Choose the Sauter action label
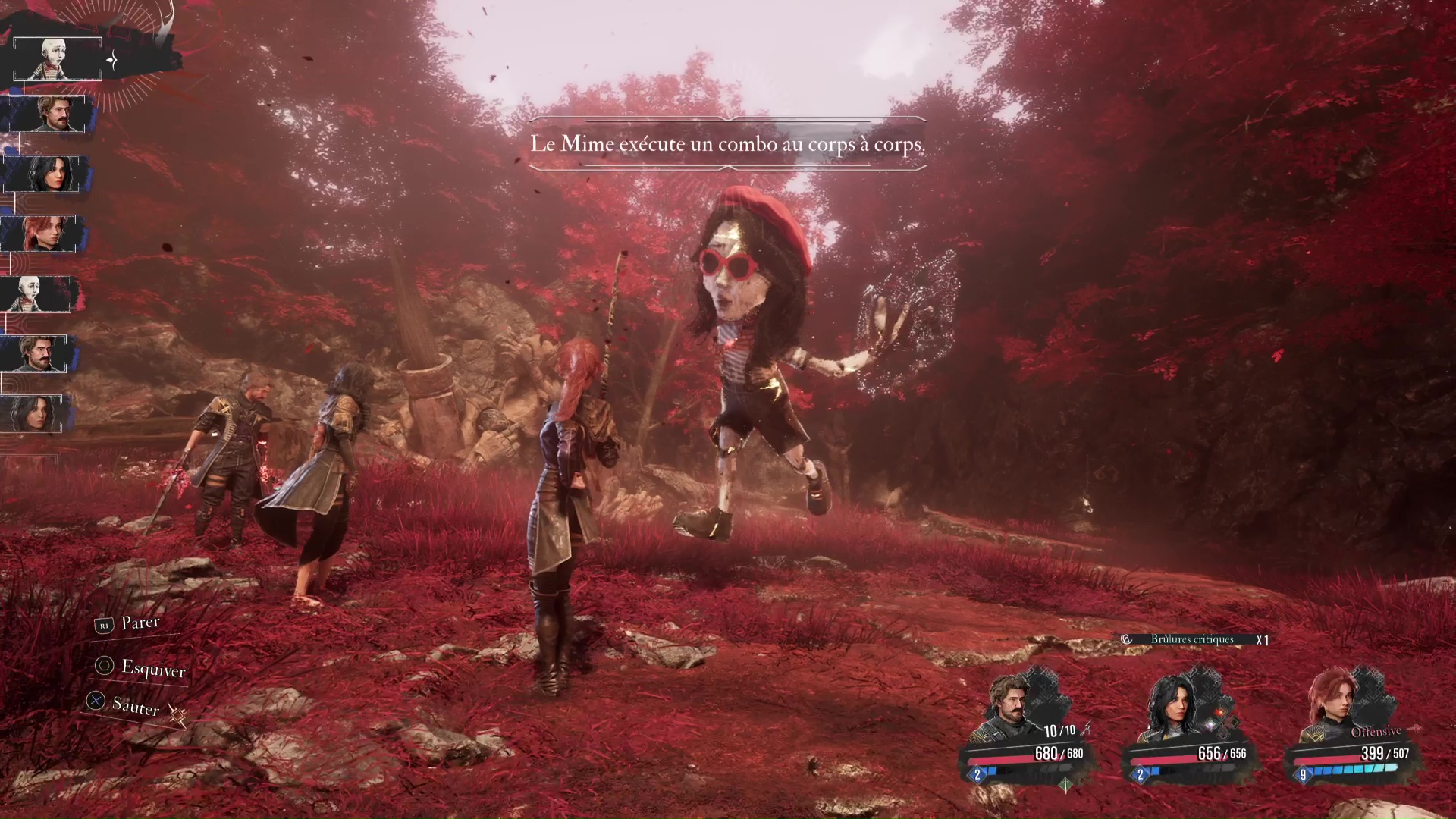The image size is (1456, 819). tap(135, 706)
